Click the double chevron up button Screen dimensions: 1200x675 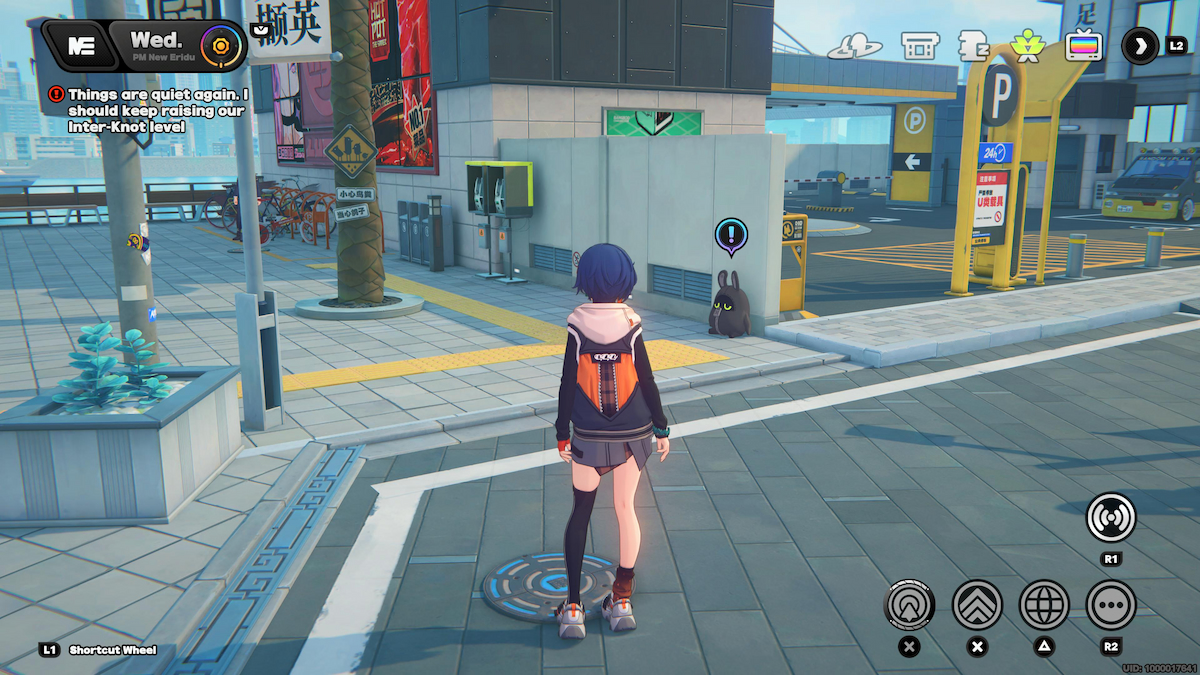click(x=977, y=604)
